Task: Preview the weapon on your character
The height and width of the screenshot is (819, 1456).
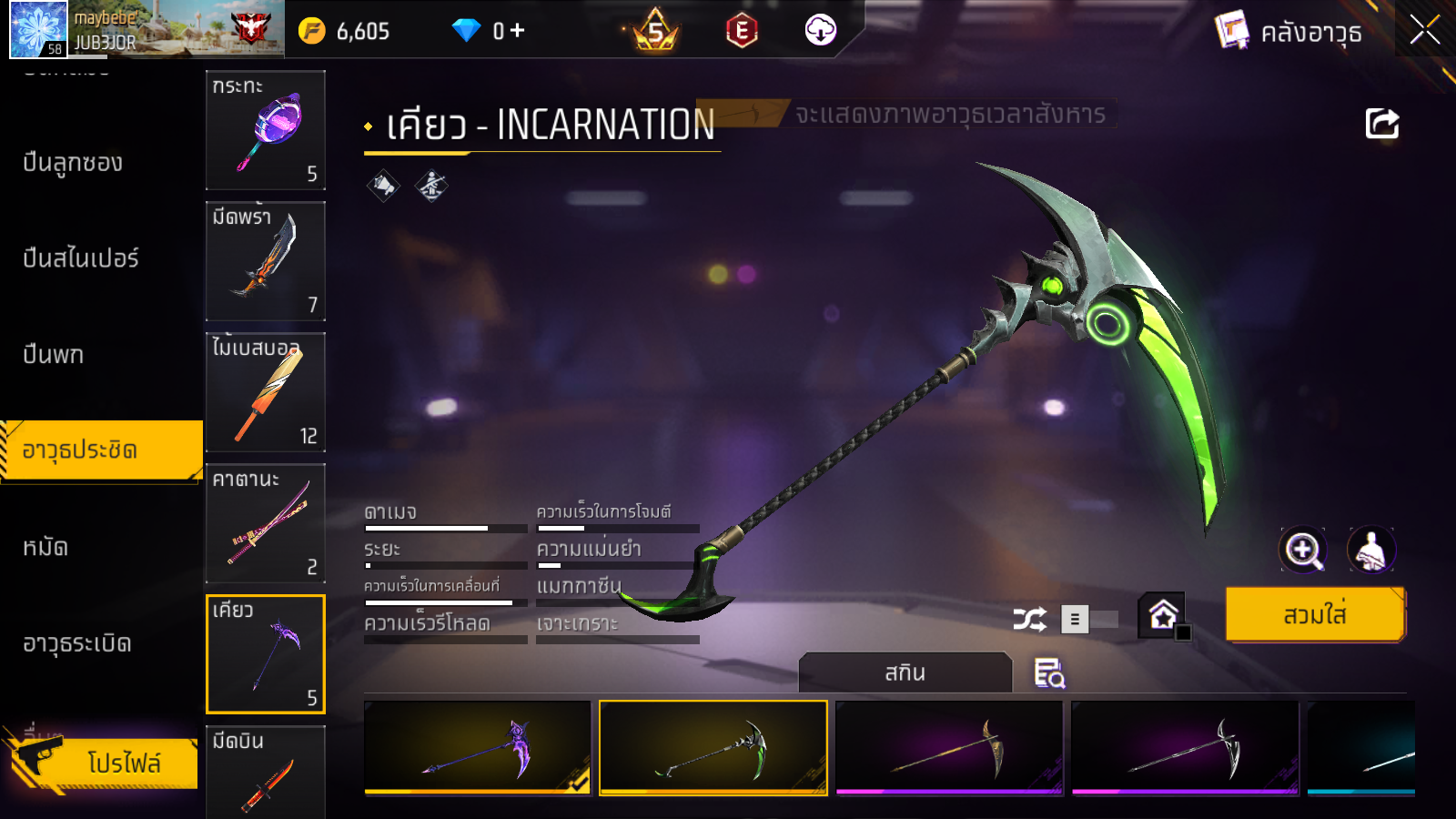Action: (1370, 550)
